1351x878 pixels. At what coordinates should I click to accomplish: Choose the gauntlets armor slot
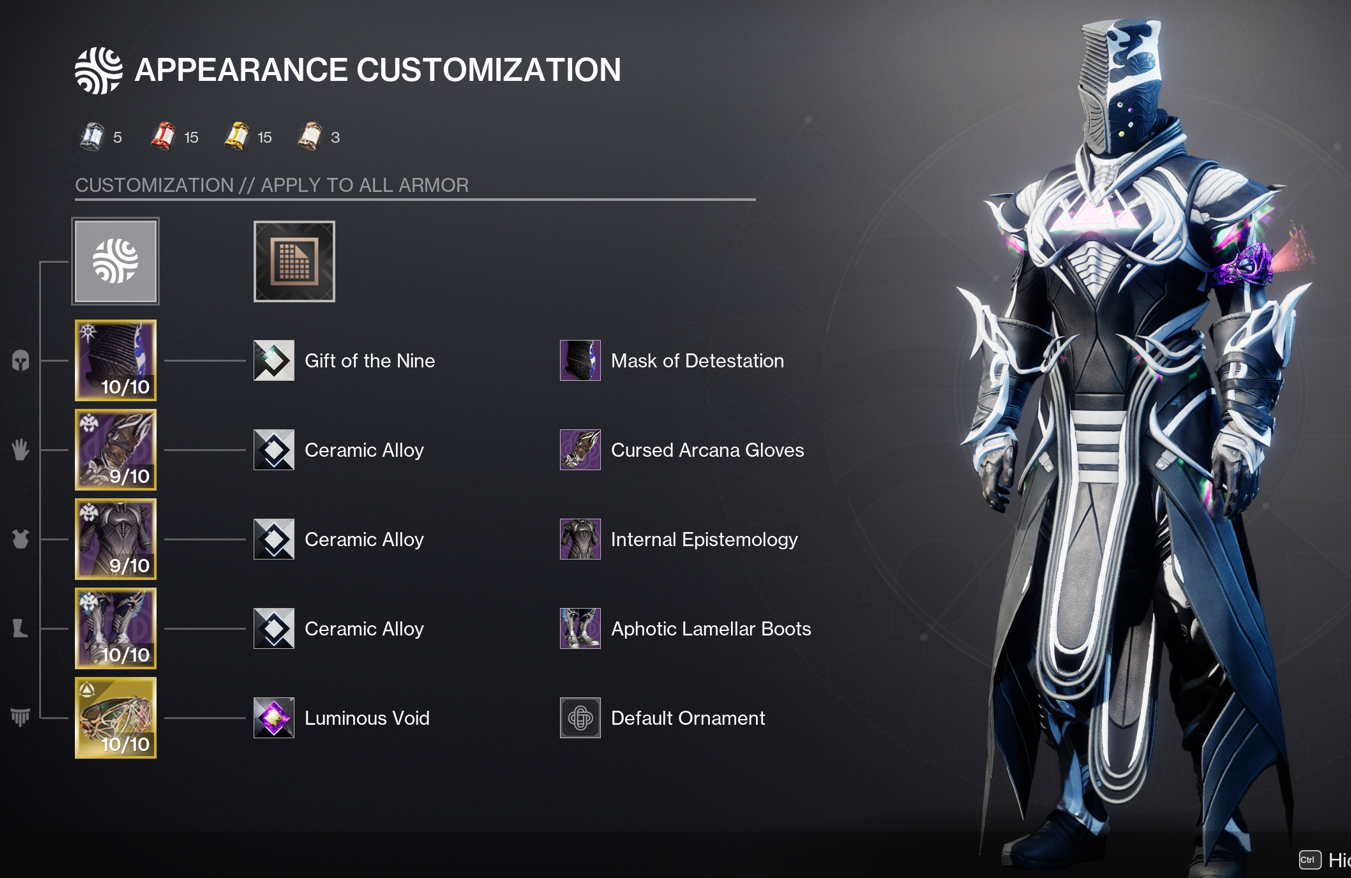coord(116,450)
